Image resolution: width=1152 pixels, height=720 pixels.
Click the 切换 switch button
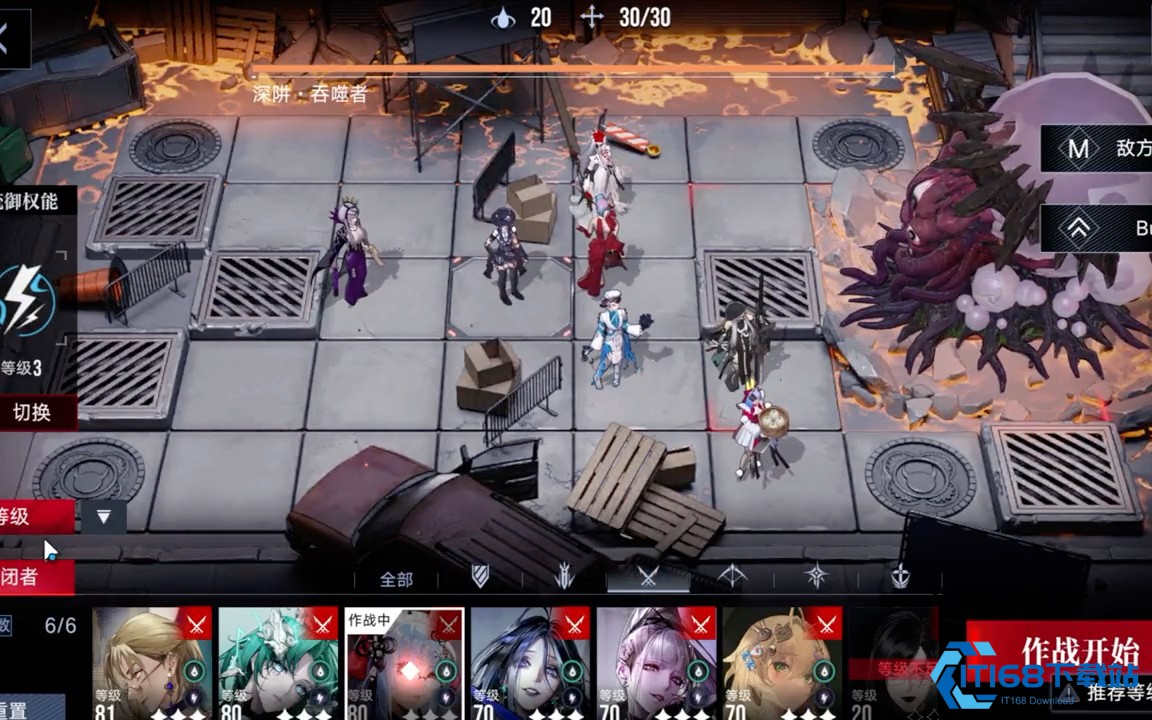[x=34, y=411]
